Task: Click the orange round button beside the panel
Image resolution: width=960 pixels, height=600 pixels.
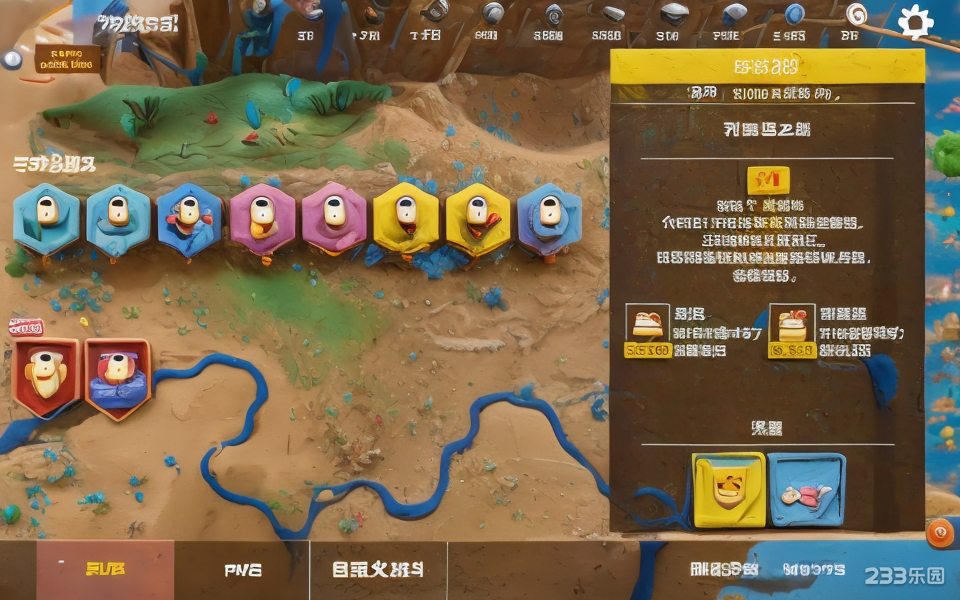Action: tap(940, 534)
